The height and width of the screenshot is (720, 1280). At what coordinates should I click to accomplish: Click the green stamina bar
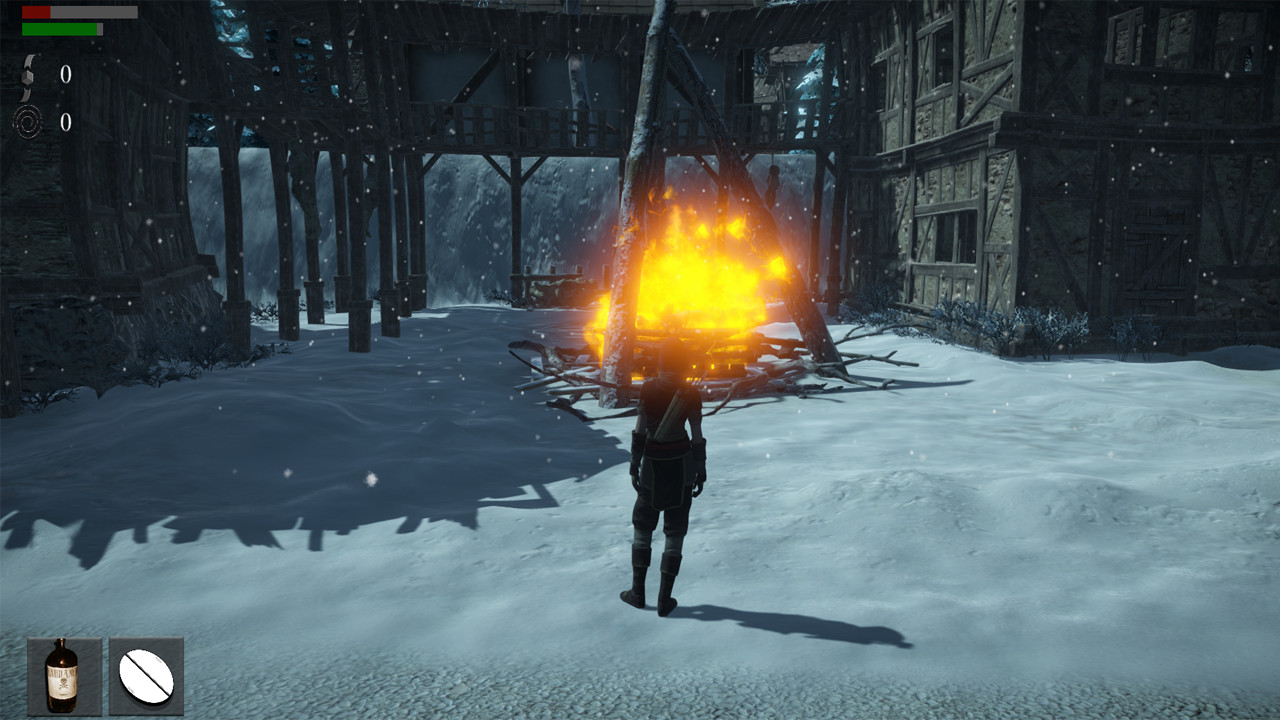point(60,30)
